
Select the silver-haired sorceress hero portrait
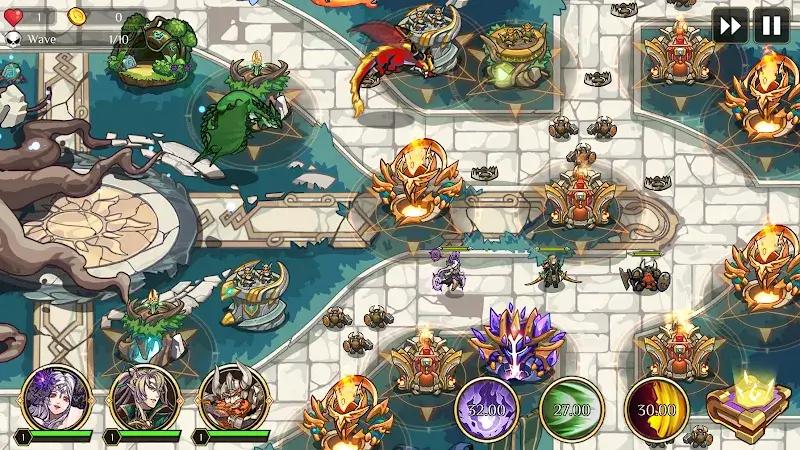click(56, 398)
